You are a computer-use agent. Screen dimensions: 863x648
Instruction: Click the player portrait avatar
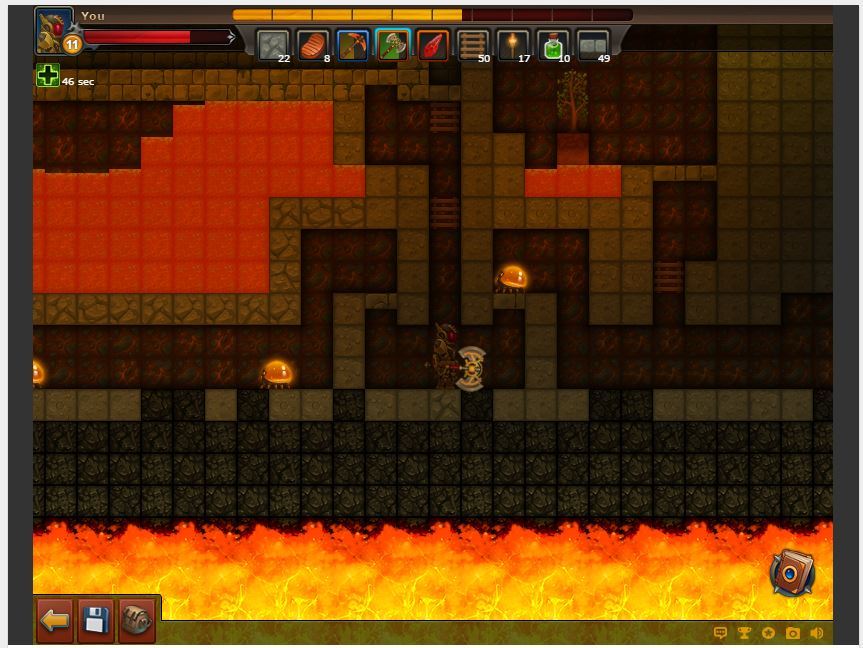coord(53,28)
